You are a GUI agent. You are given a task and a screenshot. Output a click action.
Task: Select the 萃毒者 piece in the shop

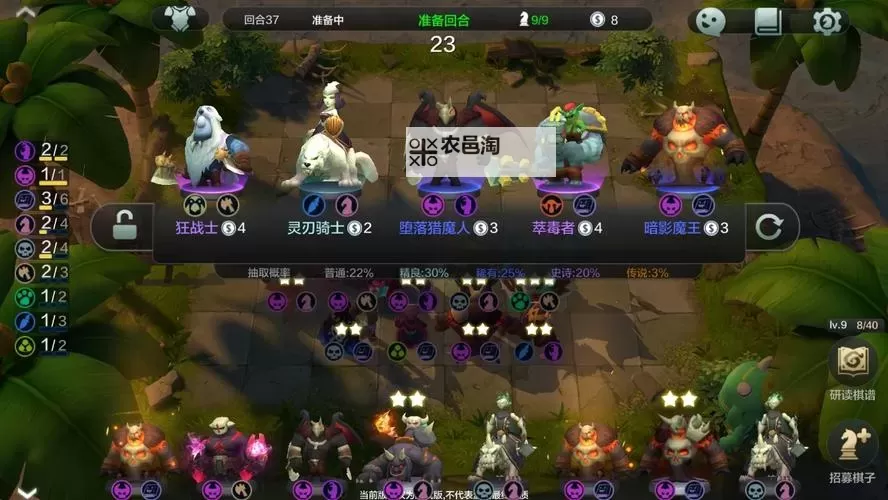pos(567,160)
